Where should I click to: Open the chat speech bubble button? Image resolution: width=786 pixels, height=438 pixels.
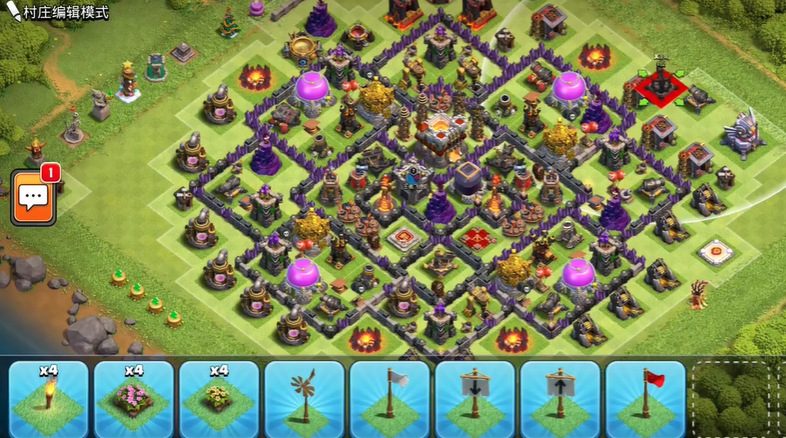(x=33, y=197)
